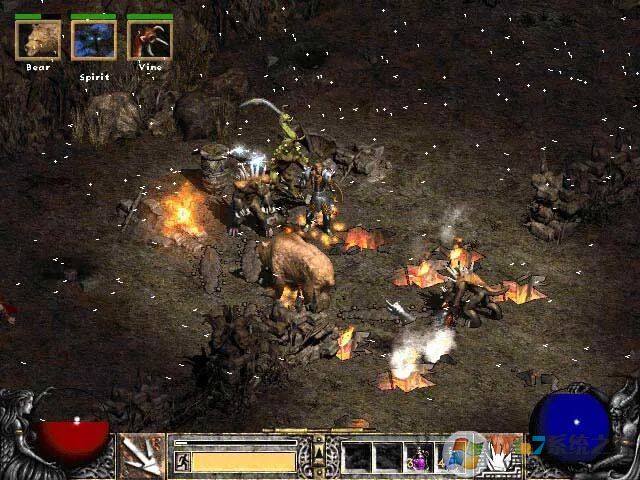Open the right skill icon selector

(x=497, y=456)
